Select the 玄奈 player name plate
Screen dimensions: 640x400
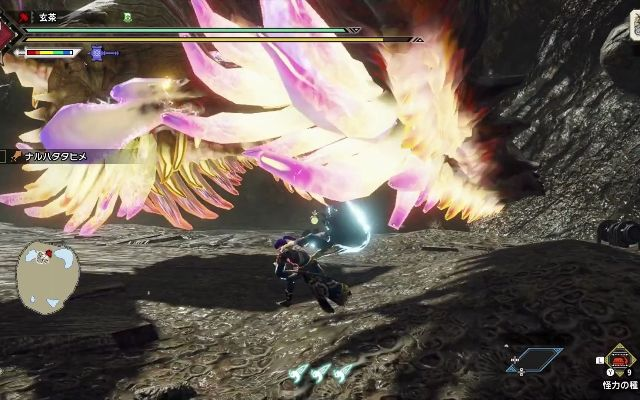(49, 17)
